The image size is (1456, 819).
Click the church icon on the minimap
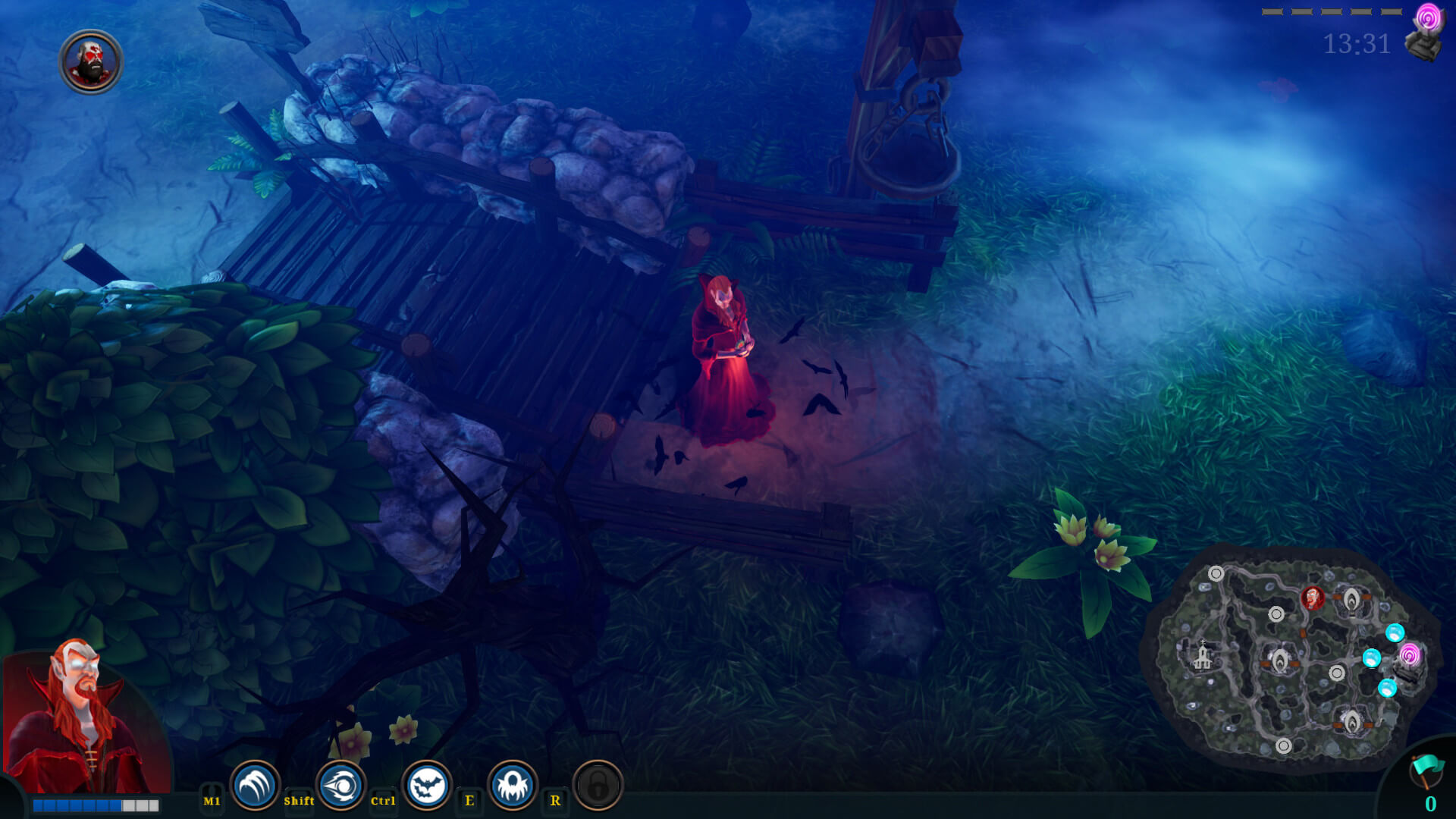click(x=1202, y=656)
